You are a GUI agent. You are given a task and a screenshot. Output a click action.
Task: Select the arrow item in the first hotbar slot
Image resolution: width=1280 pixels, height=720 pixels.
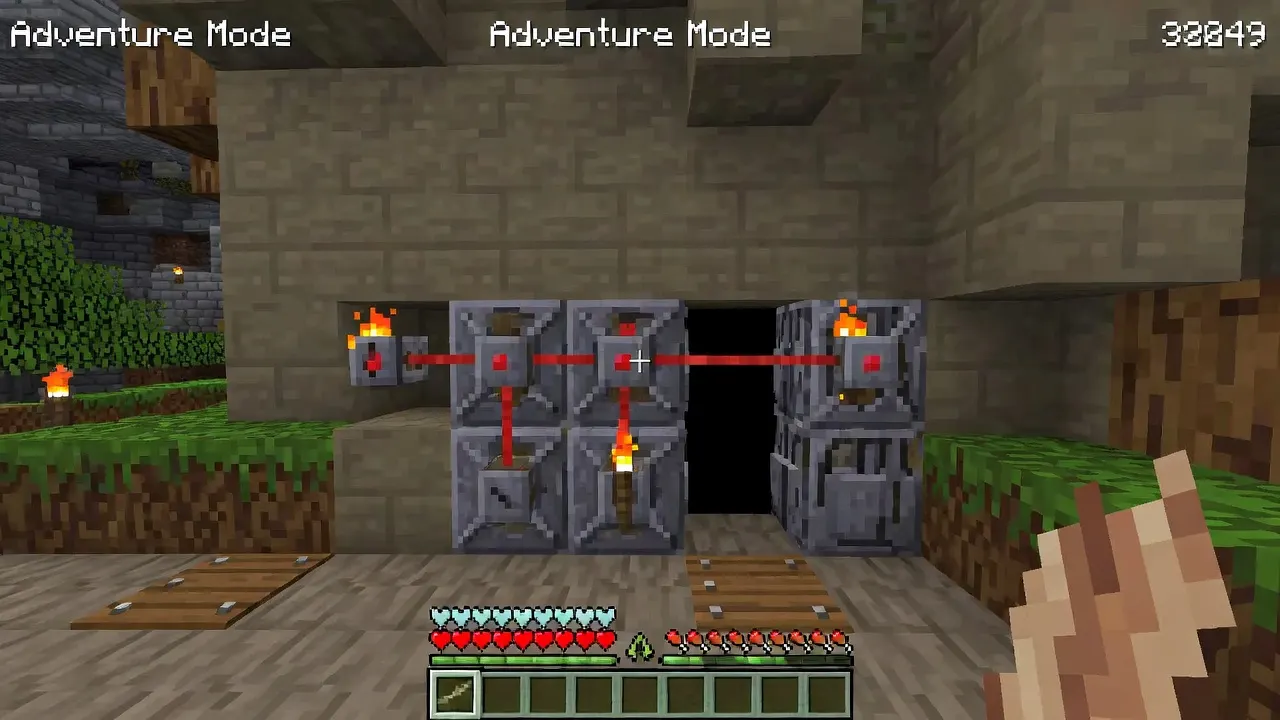pos(457,692)
